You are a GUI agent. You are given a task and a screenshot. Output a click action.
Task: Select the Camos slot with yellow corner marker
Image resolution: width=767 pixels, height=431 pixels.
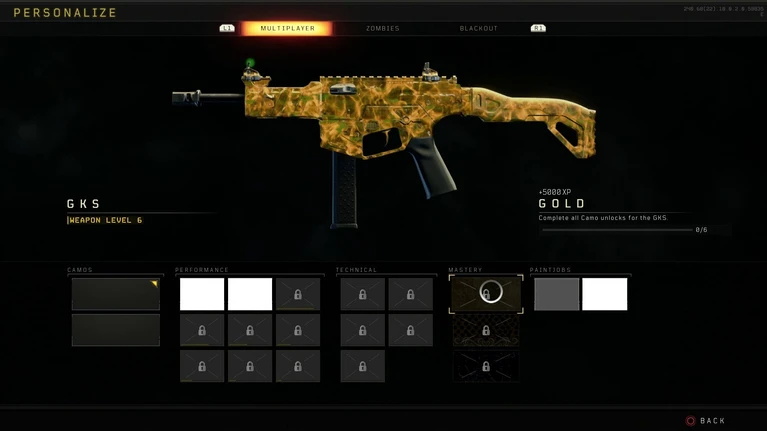coord(116,294)
